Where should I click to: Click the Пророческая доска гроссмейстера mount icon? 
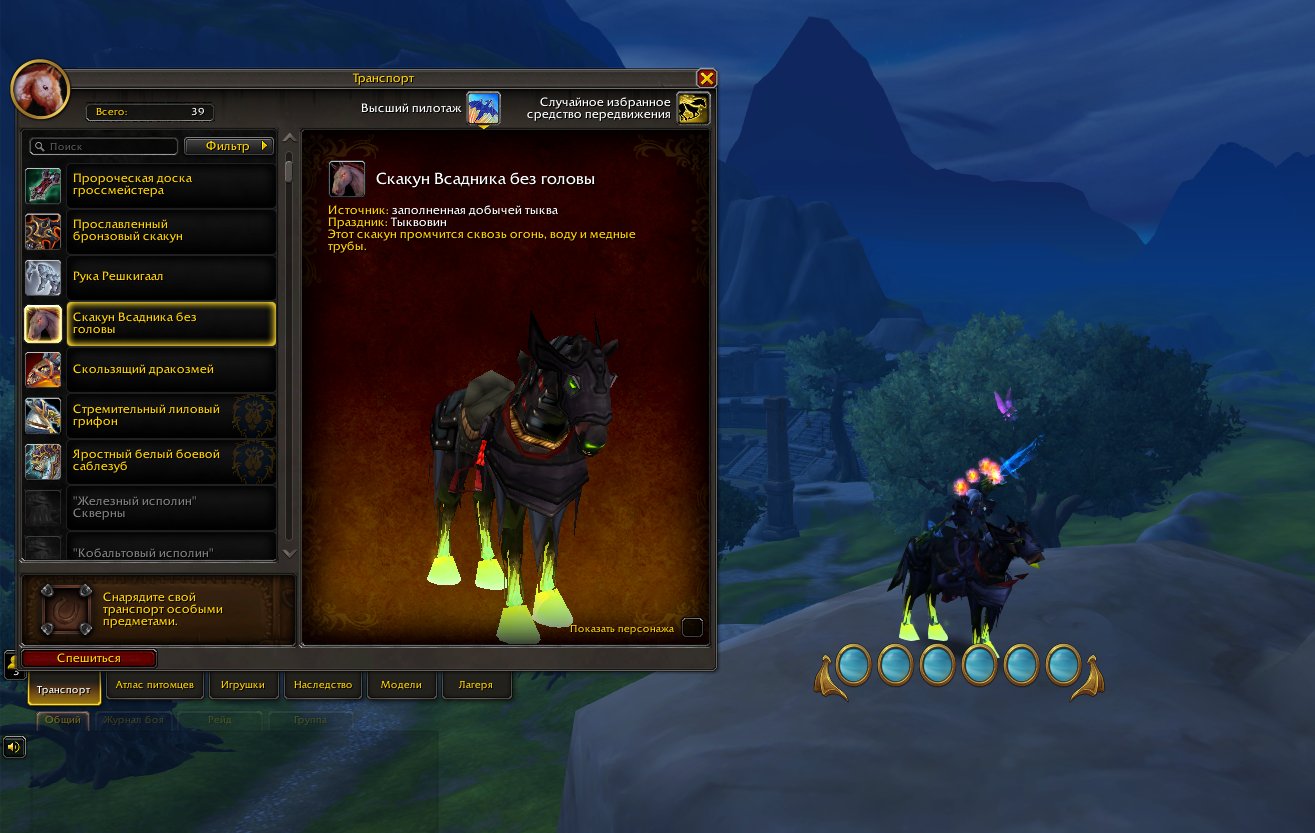[43, 186]
